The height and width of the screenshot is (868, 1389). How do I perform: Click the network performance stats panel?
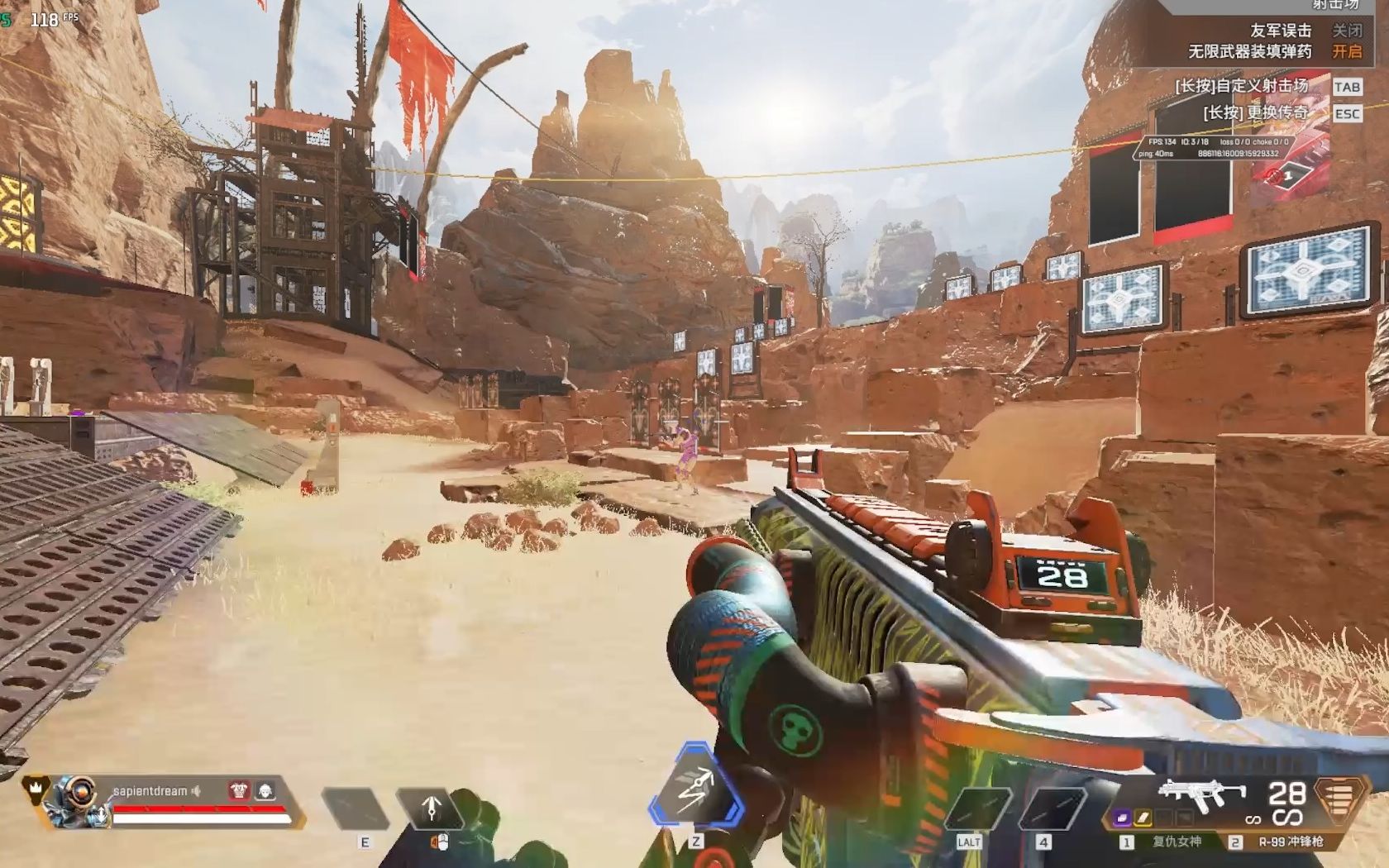click(x=1213, y=148)
